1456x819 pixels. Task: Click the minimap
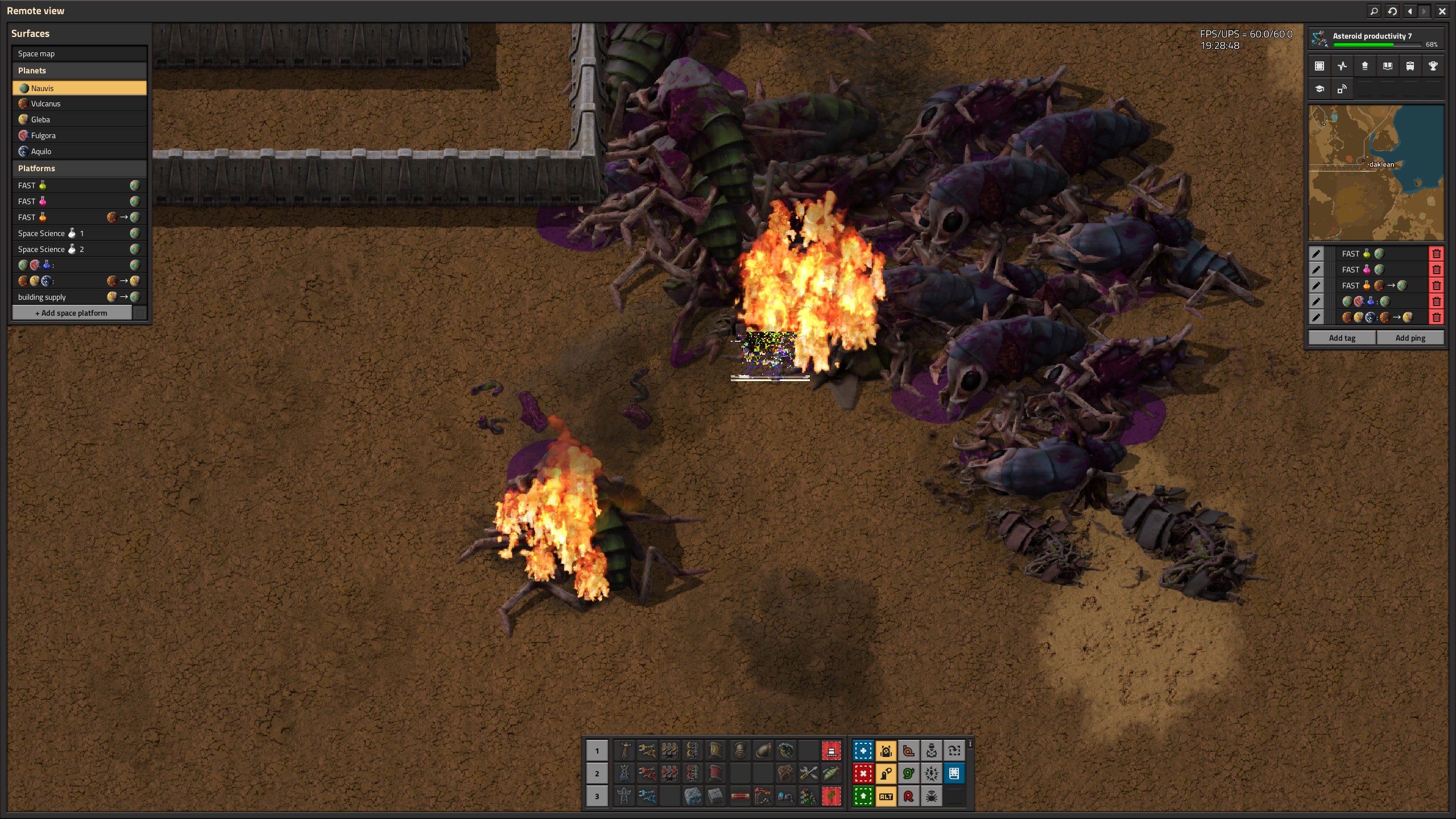tap(1376, 173)
